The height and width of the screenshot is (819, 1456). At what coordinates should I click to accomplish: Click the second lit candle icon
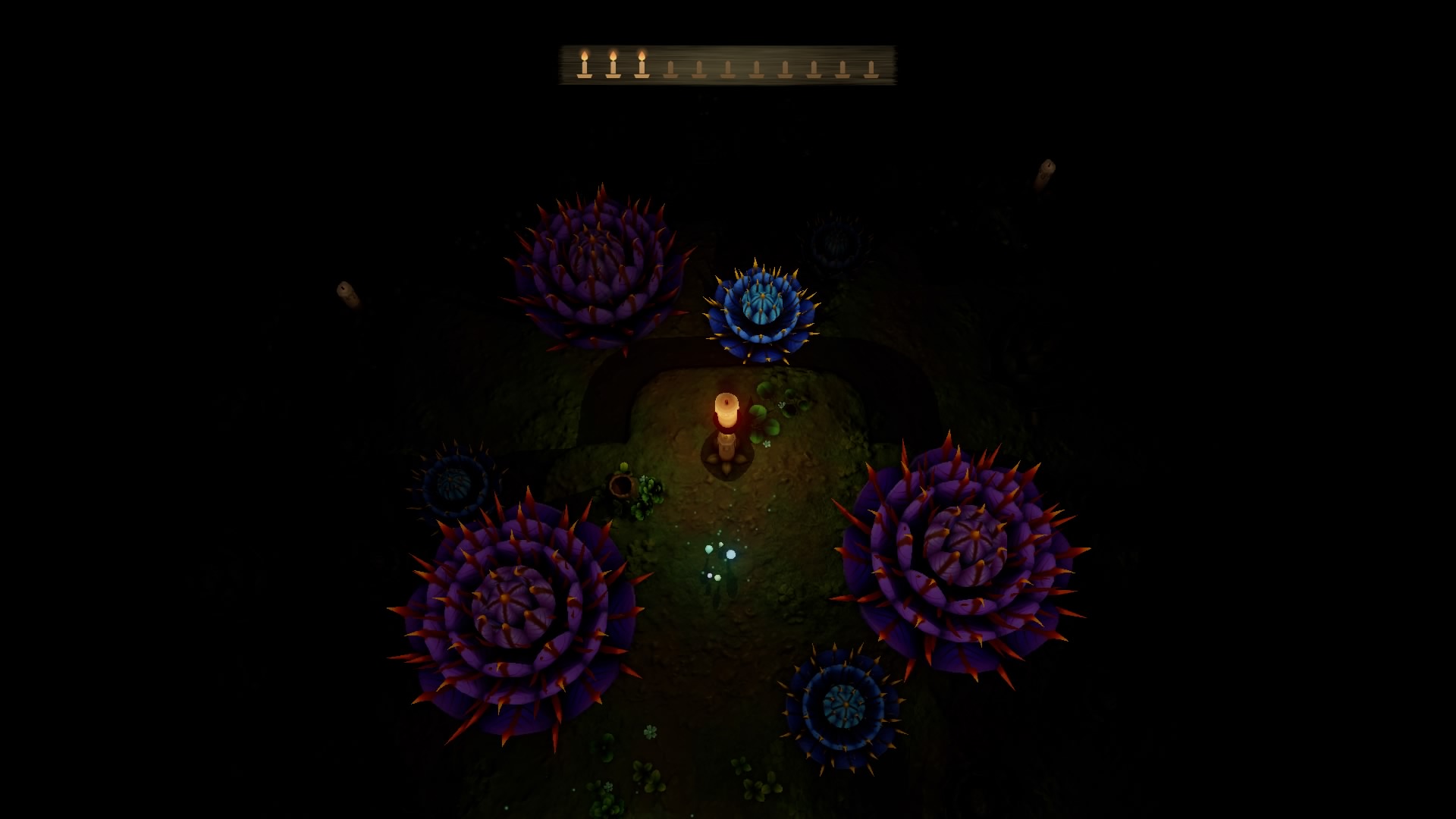613,67
